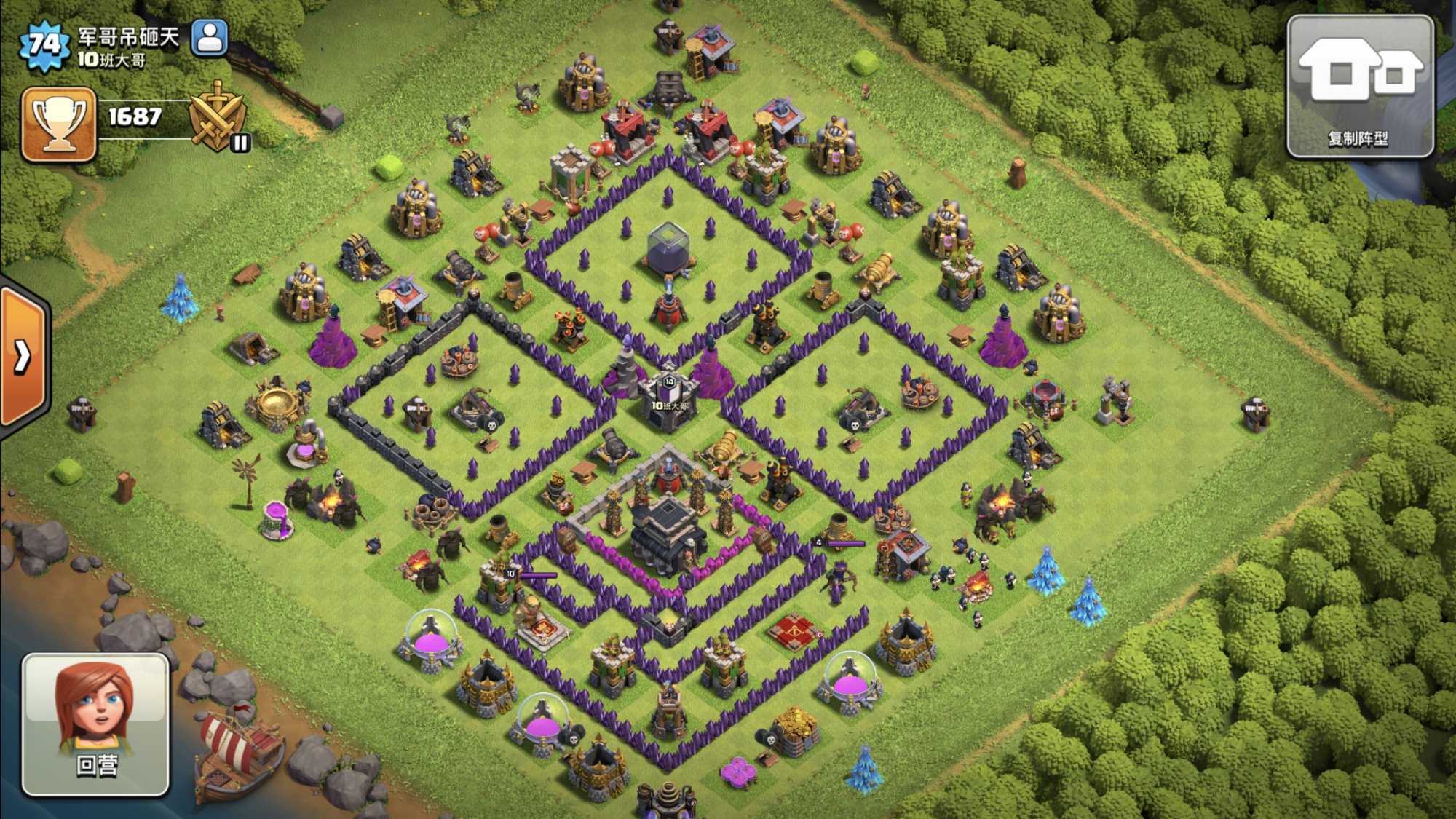The image size is (1456, 819).
Task: Open the player profile icon
Action: (x=210, y=38)
